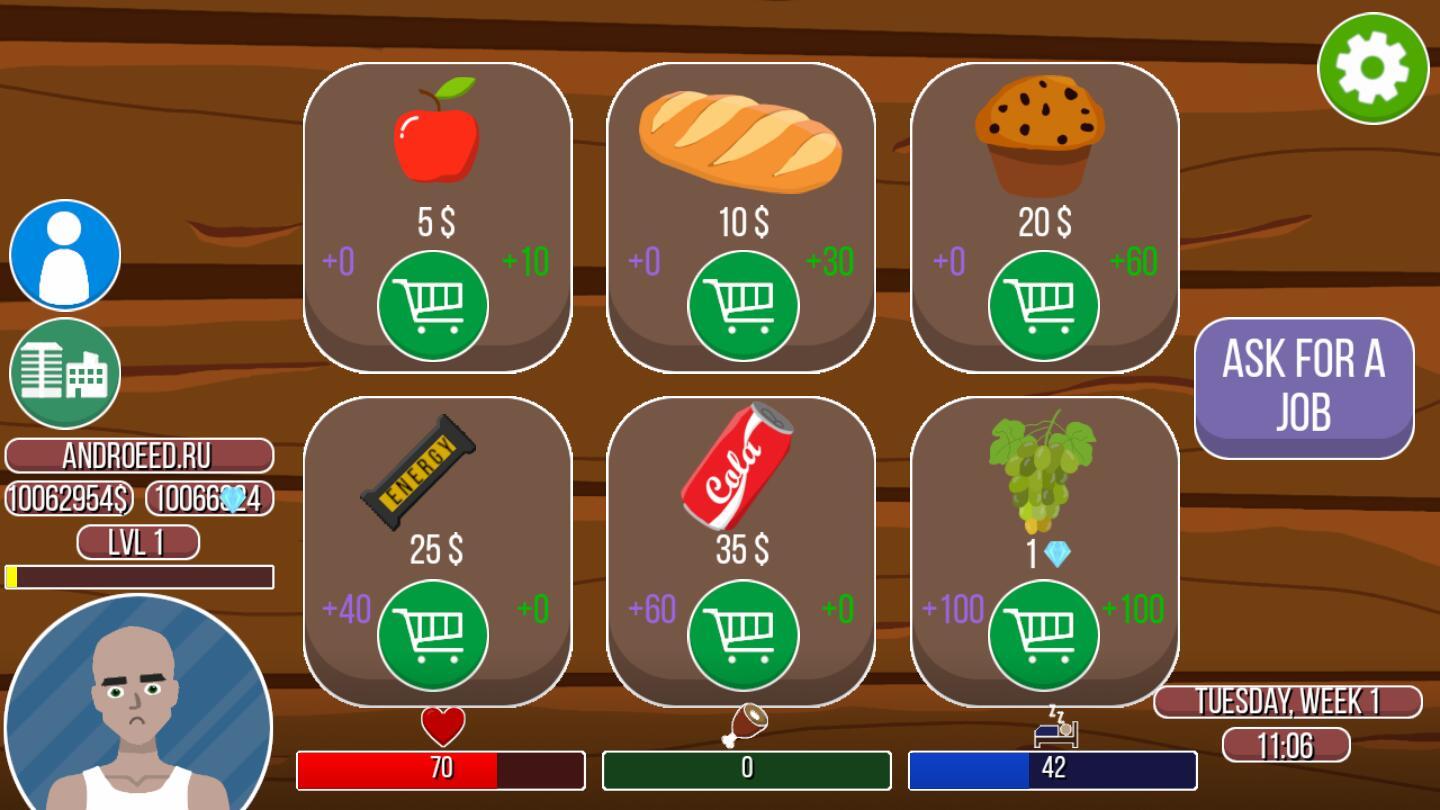This screenshot has height=810, width=1440.
Task: Add the 20$ muffin to cart
Action: 1043,306
